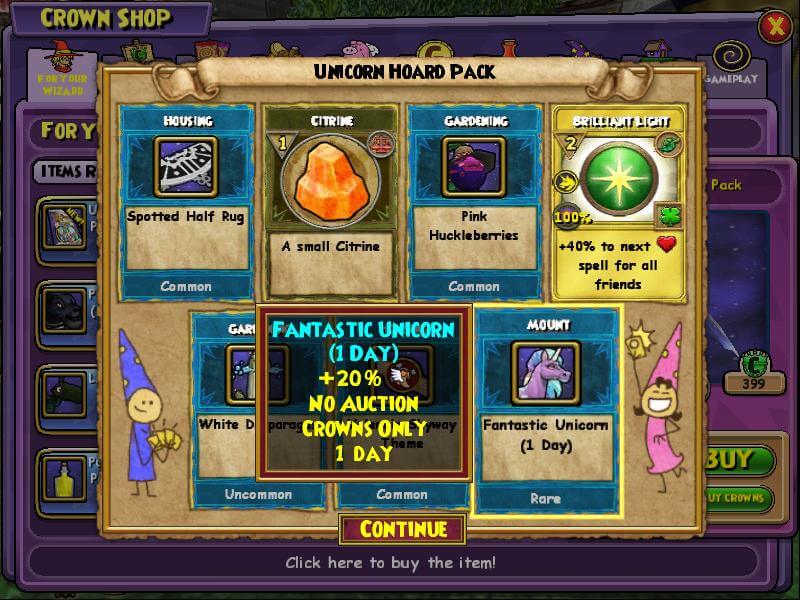Switch to the For Your Wizard tab
Viewport: 800px width, 600px height.
pyautogui.click(x=62, y=70)
